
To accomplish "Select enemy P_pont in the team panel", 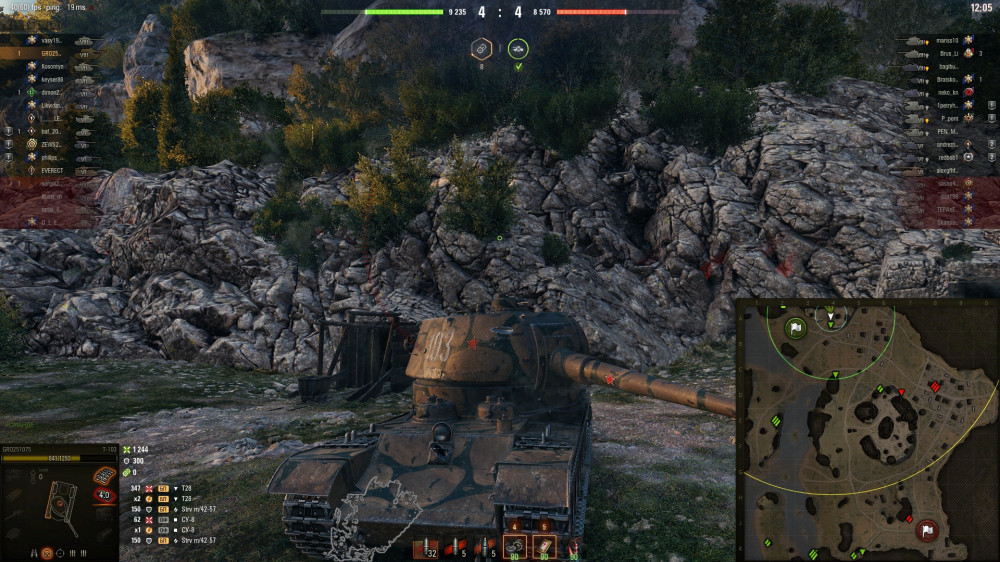I will tap(948, 118).
